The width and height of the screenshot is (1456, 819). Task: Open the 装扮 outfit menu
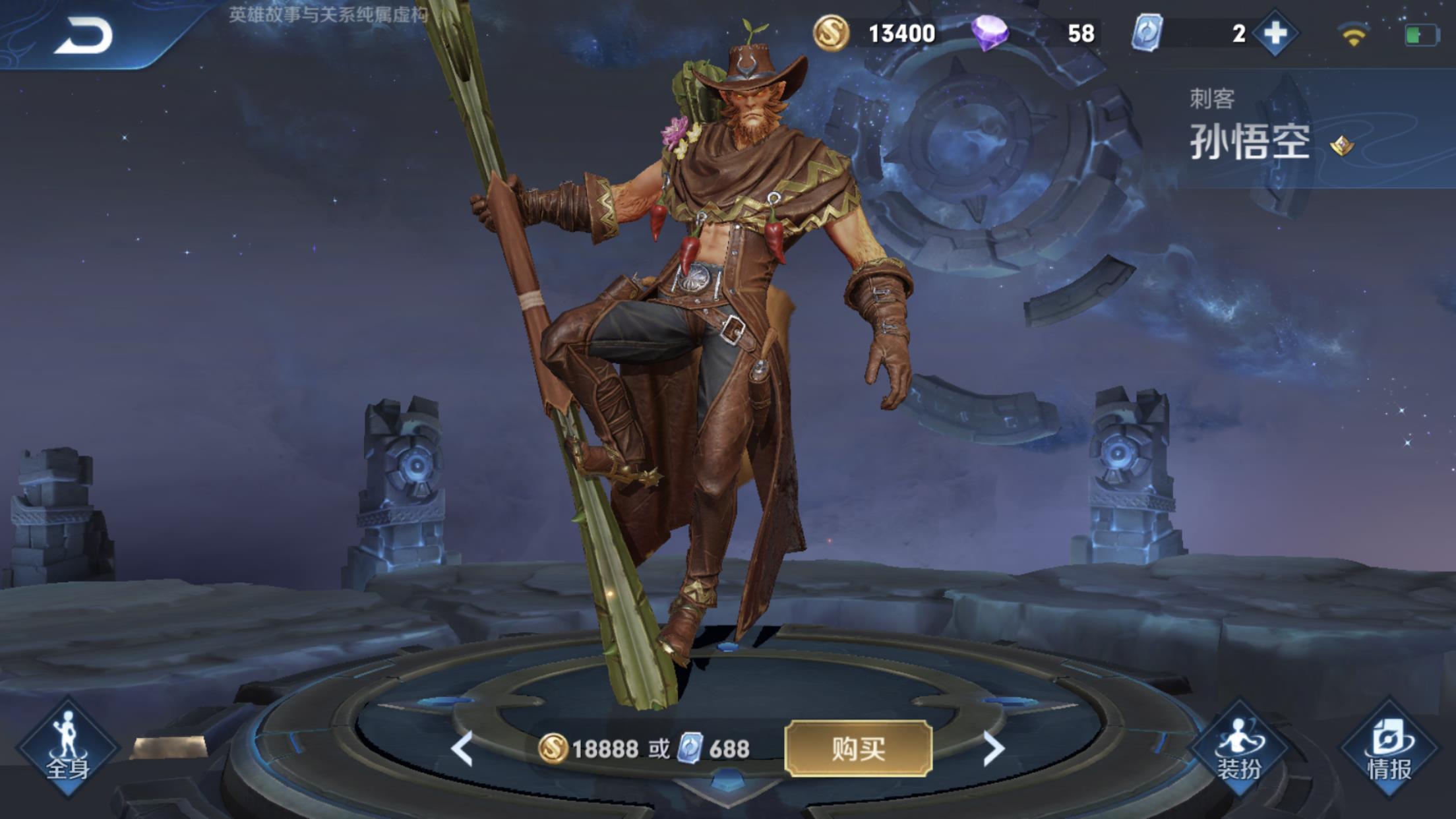(1238, 748)
